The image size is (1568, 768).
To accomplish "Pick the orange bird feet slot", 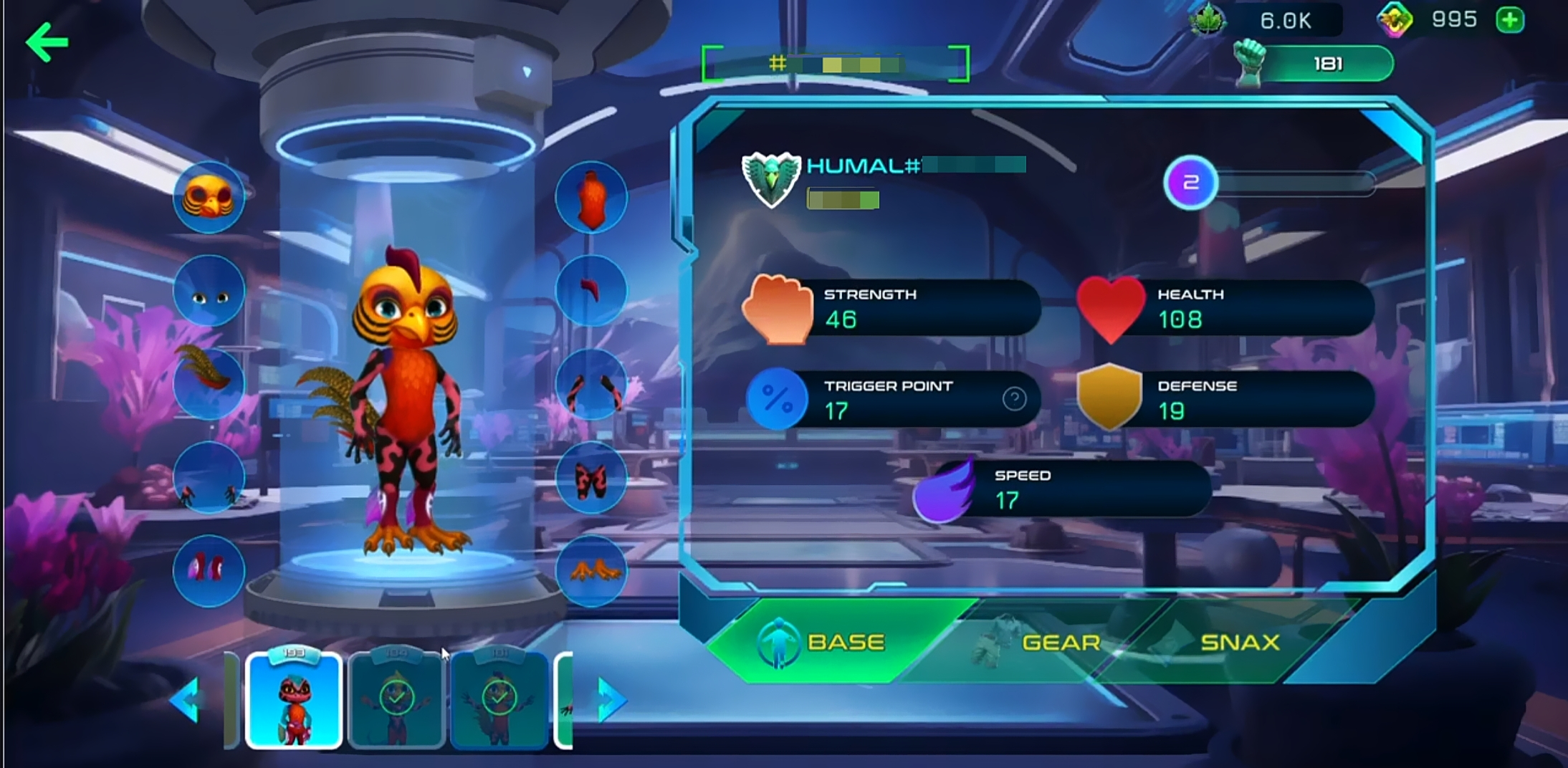I will [591, 571].
